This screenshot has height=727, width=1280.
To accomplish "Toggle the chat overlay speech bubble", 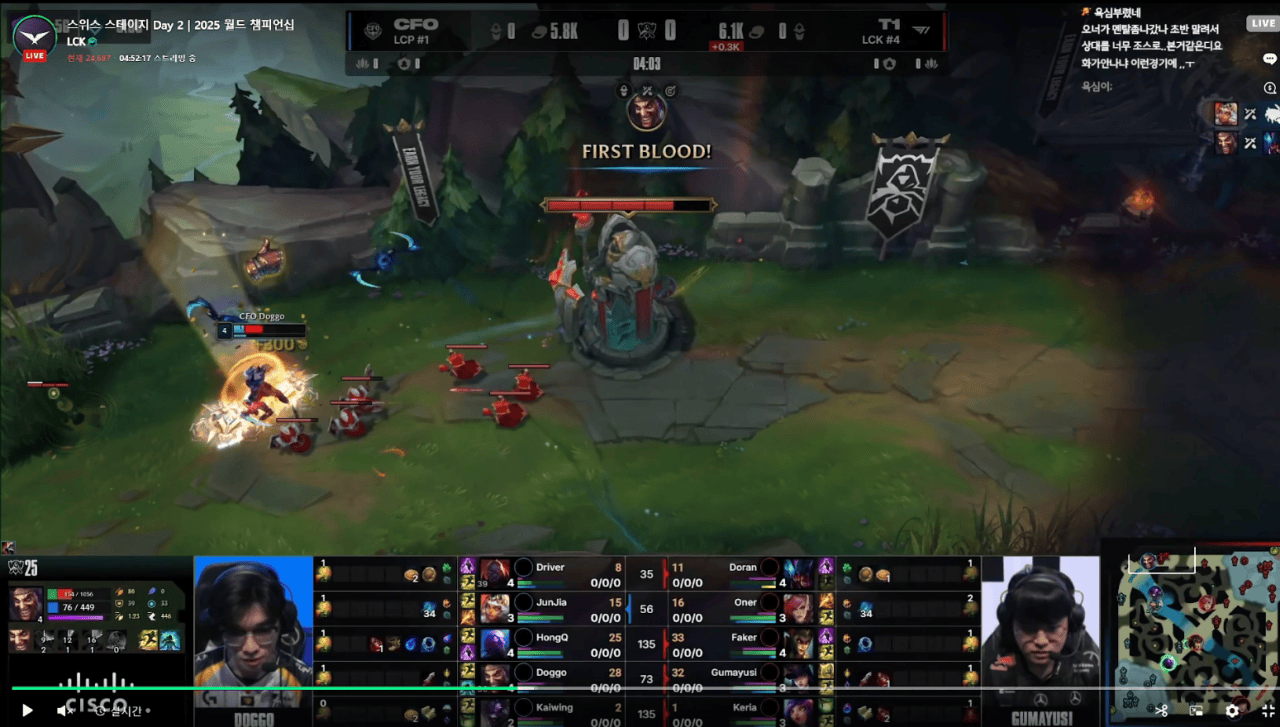I will 1270,59.
